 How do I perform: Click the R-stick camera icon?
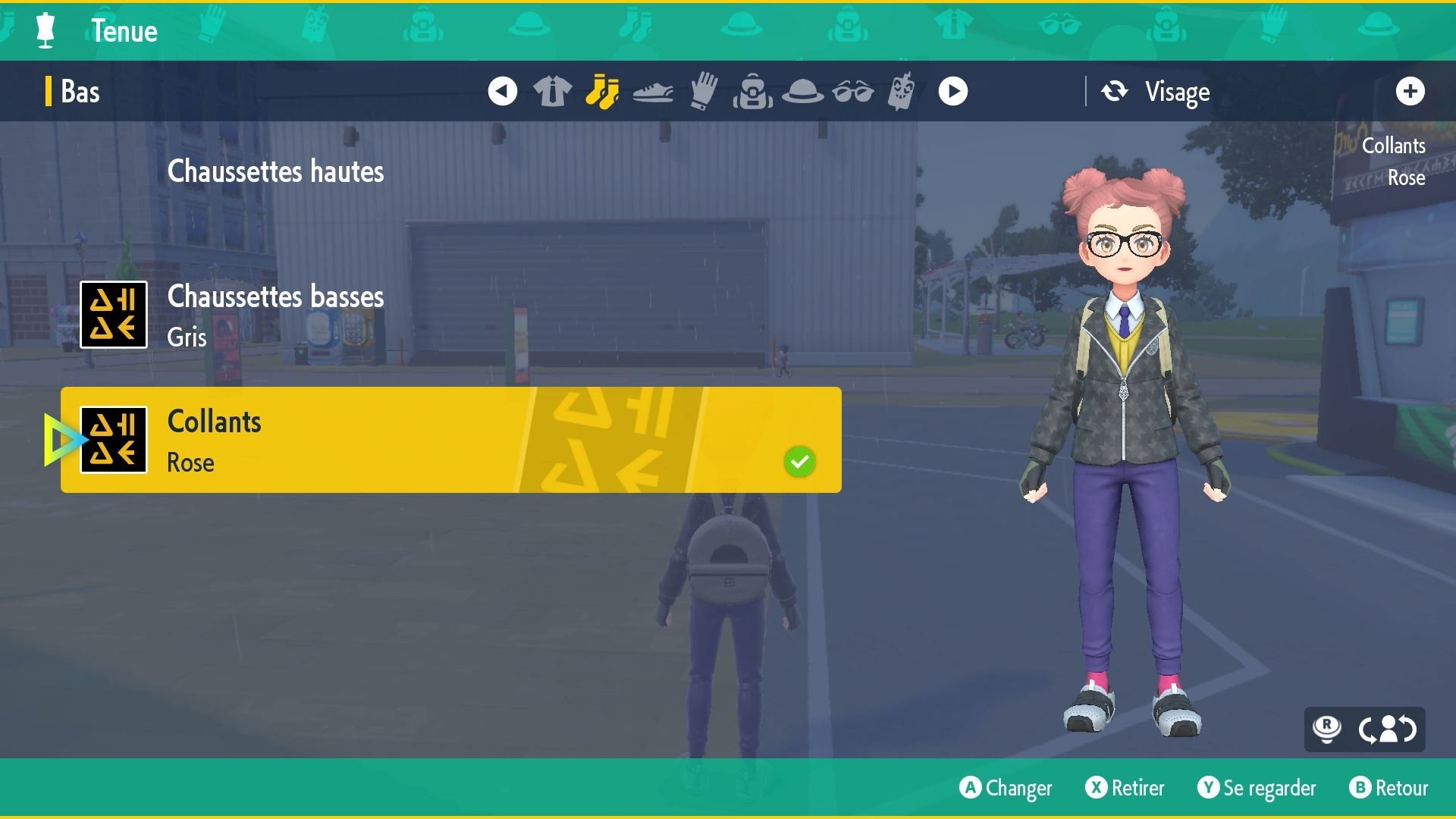tap(1326, 730)
